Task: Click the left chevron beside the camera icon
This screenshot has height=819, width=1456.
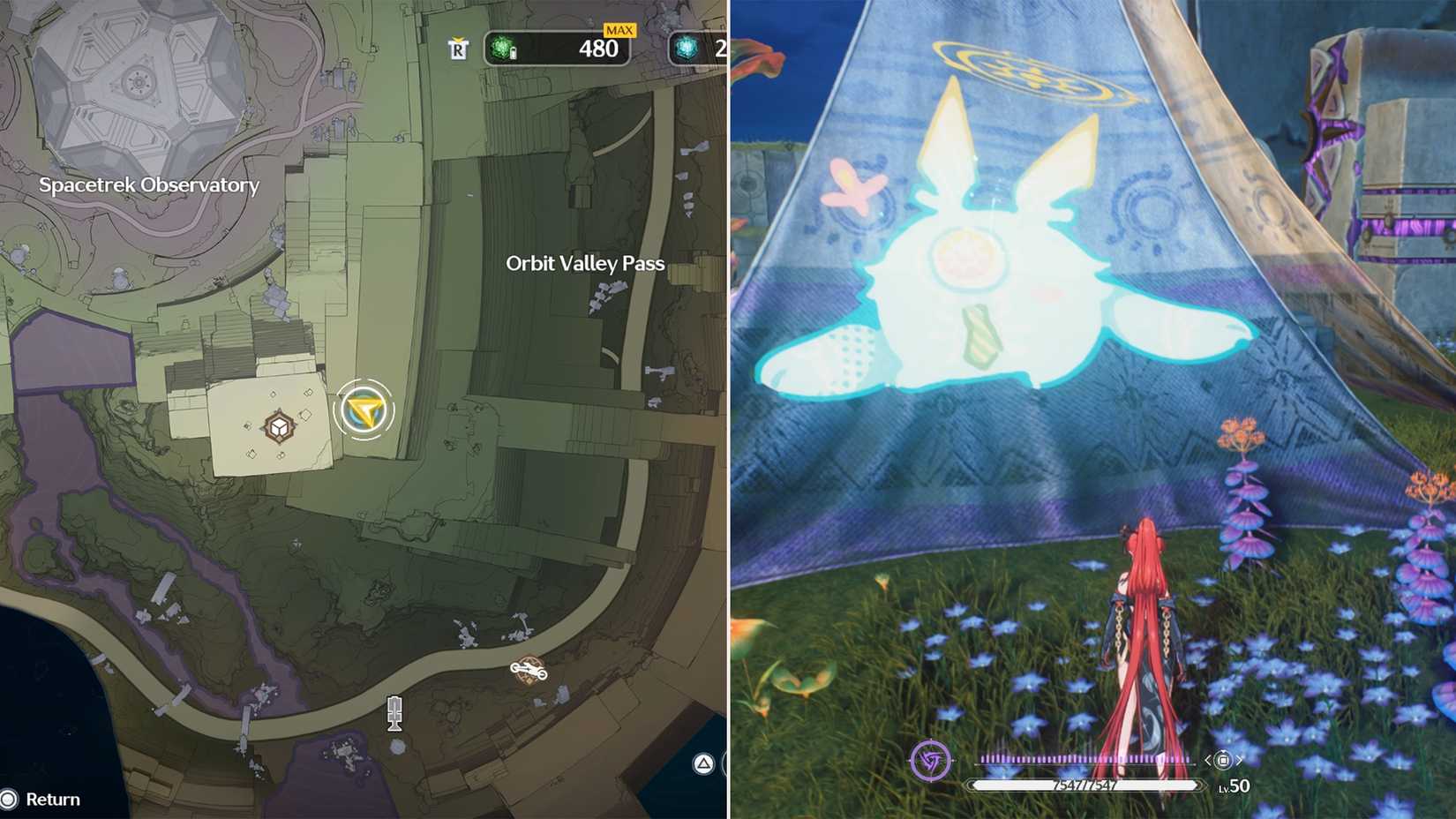Action: click(x=1207, y=761)
